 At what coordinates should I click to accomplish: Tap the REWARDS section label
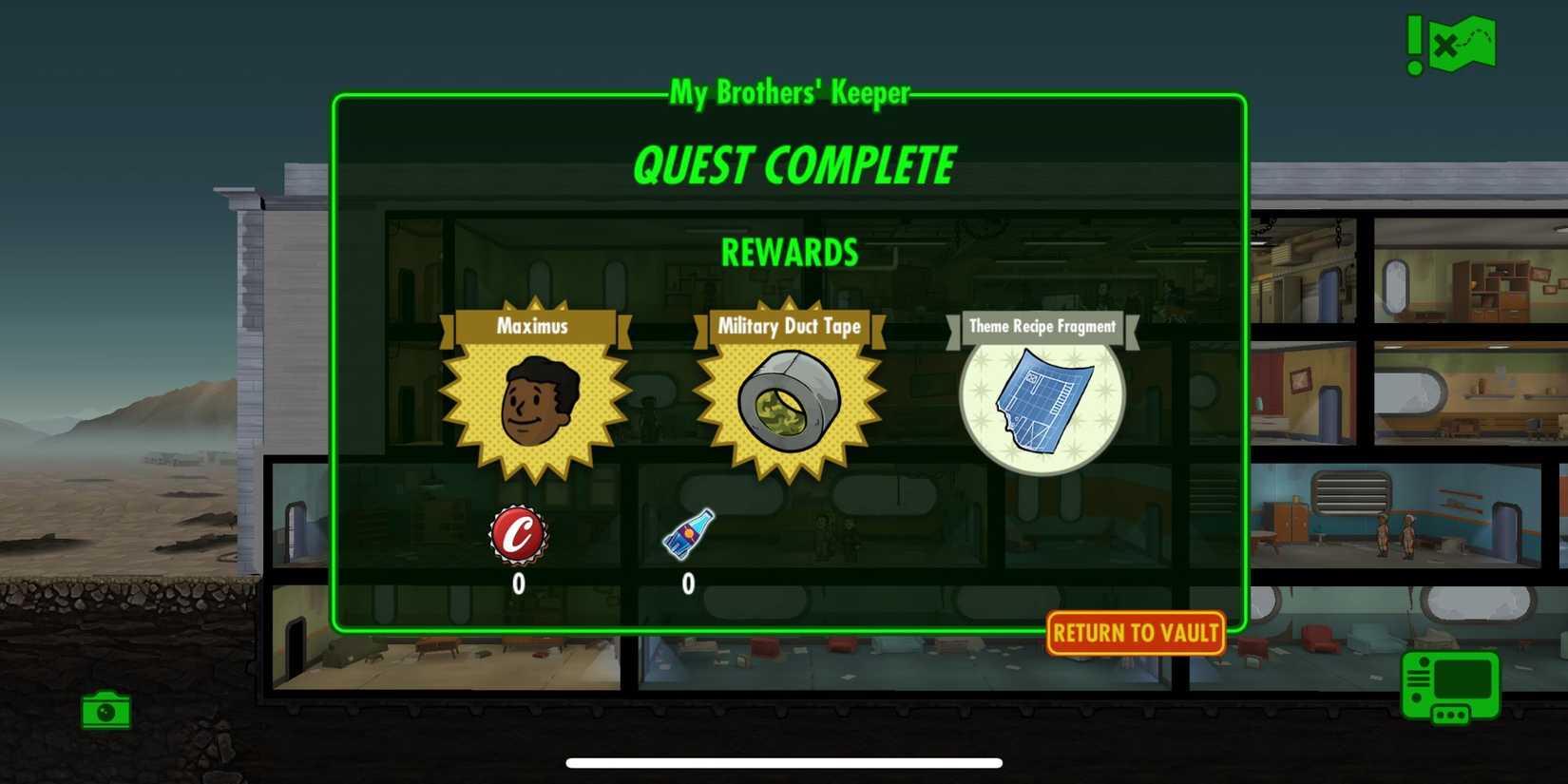[x=789, y=253]
